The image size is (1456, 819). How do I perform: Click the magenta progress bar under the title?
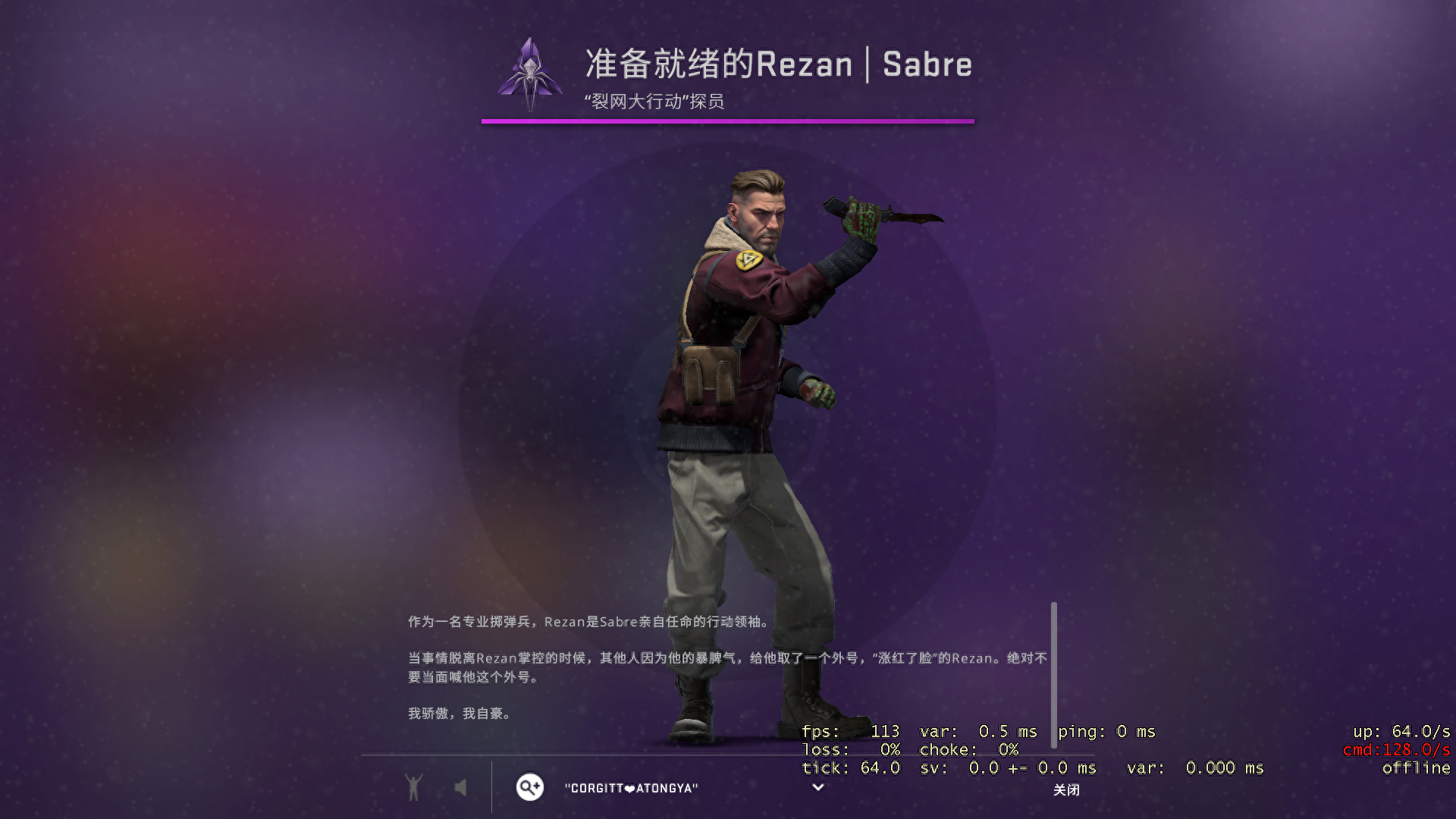click(728, 120)
